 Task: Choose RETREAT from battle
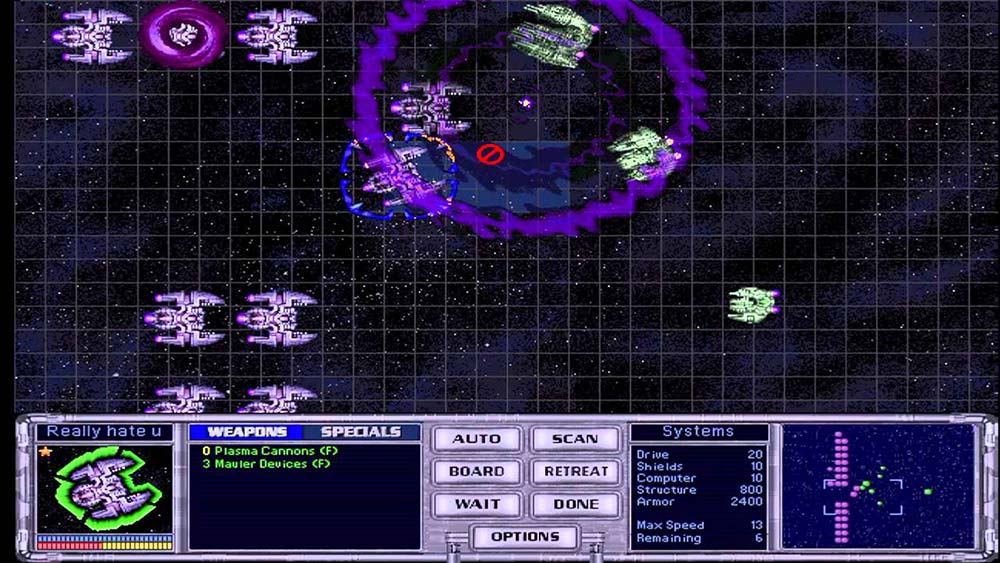pos(575,471)
